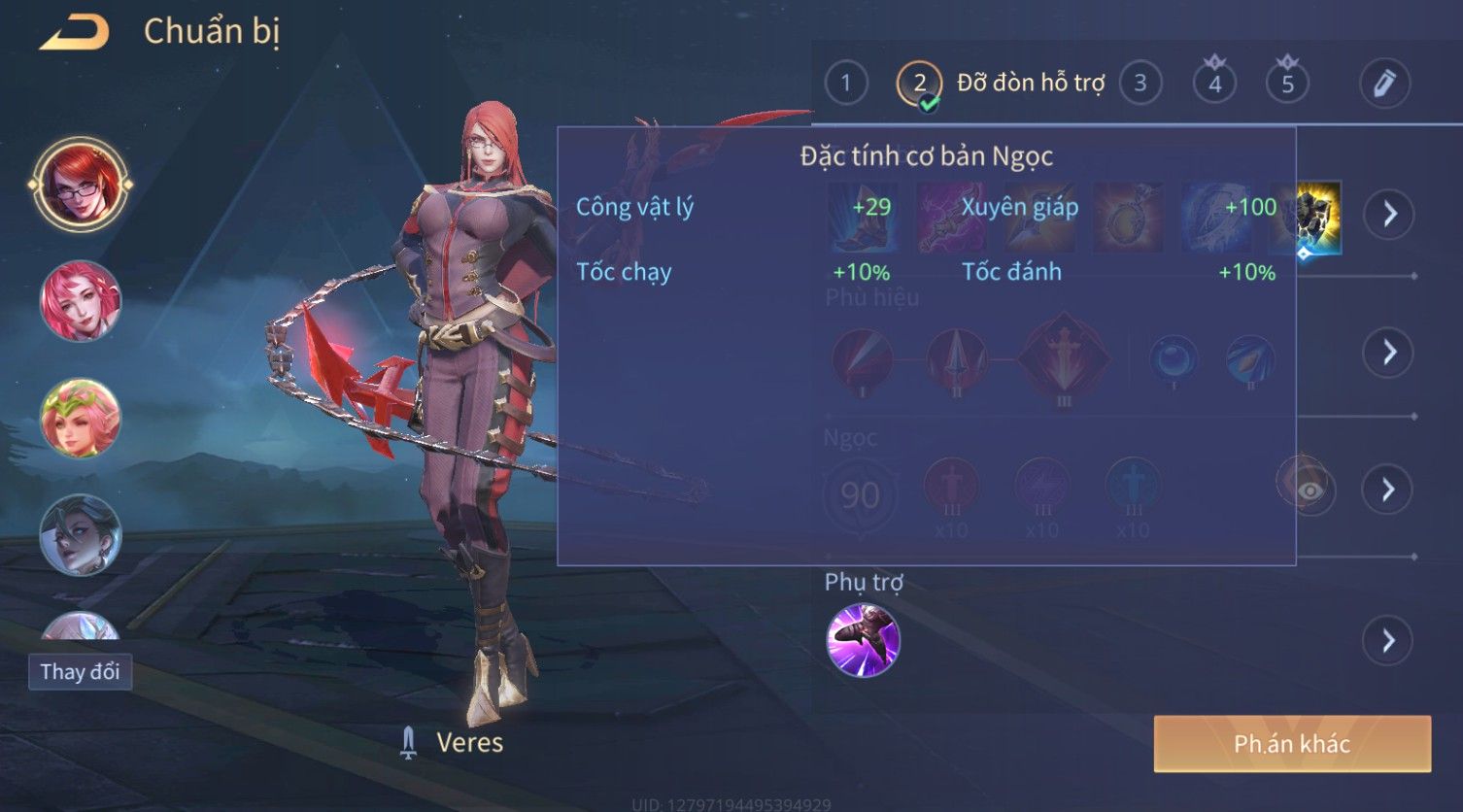Expand the Phù hiệu section arrow
The width and height of the screenshot is (1463, 812).
pos(1389,352)
